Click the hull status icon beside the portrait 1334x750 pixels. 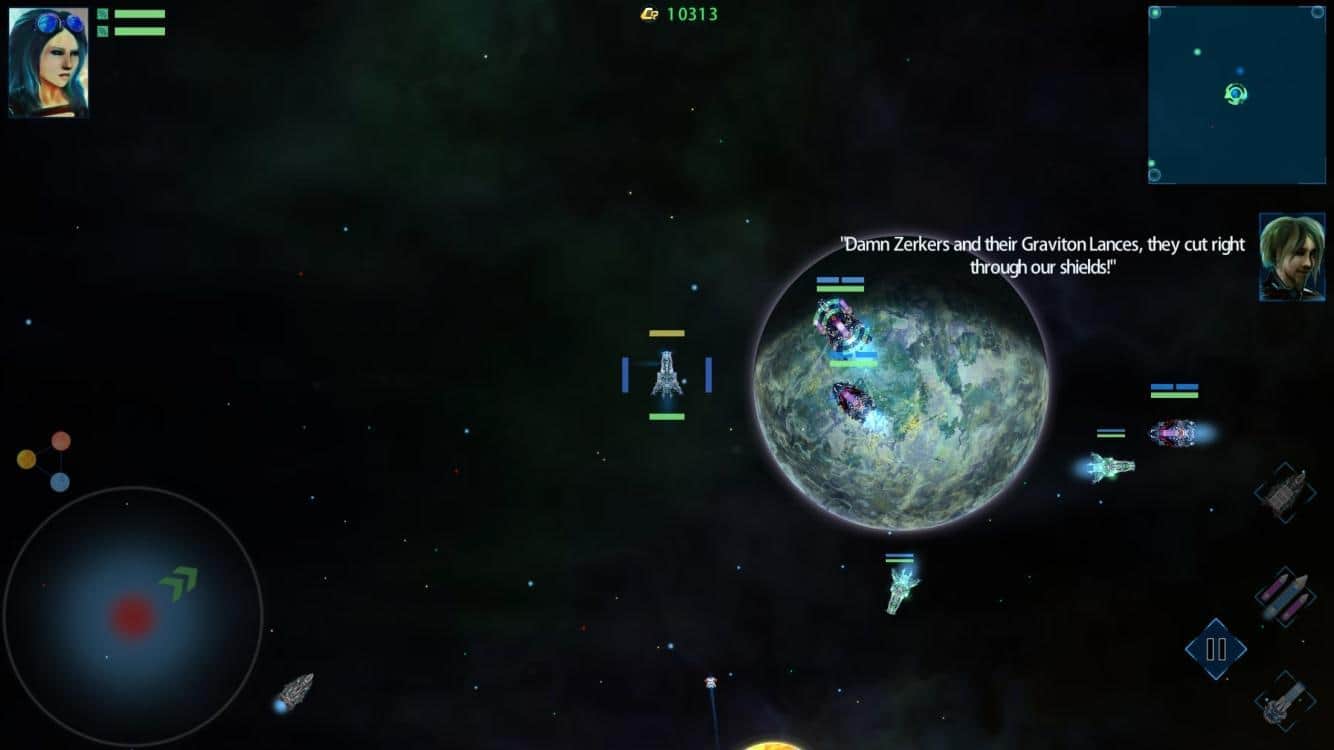pos(102,32)
